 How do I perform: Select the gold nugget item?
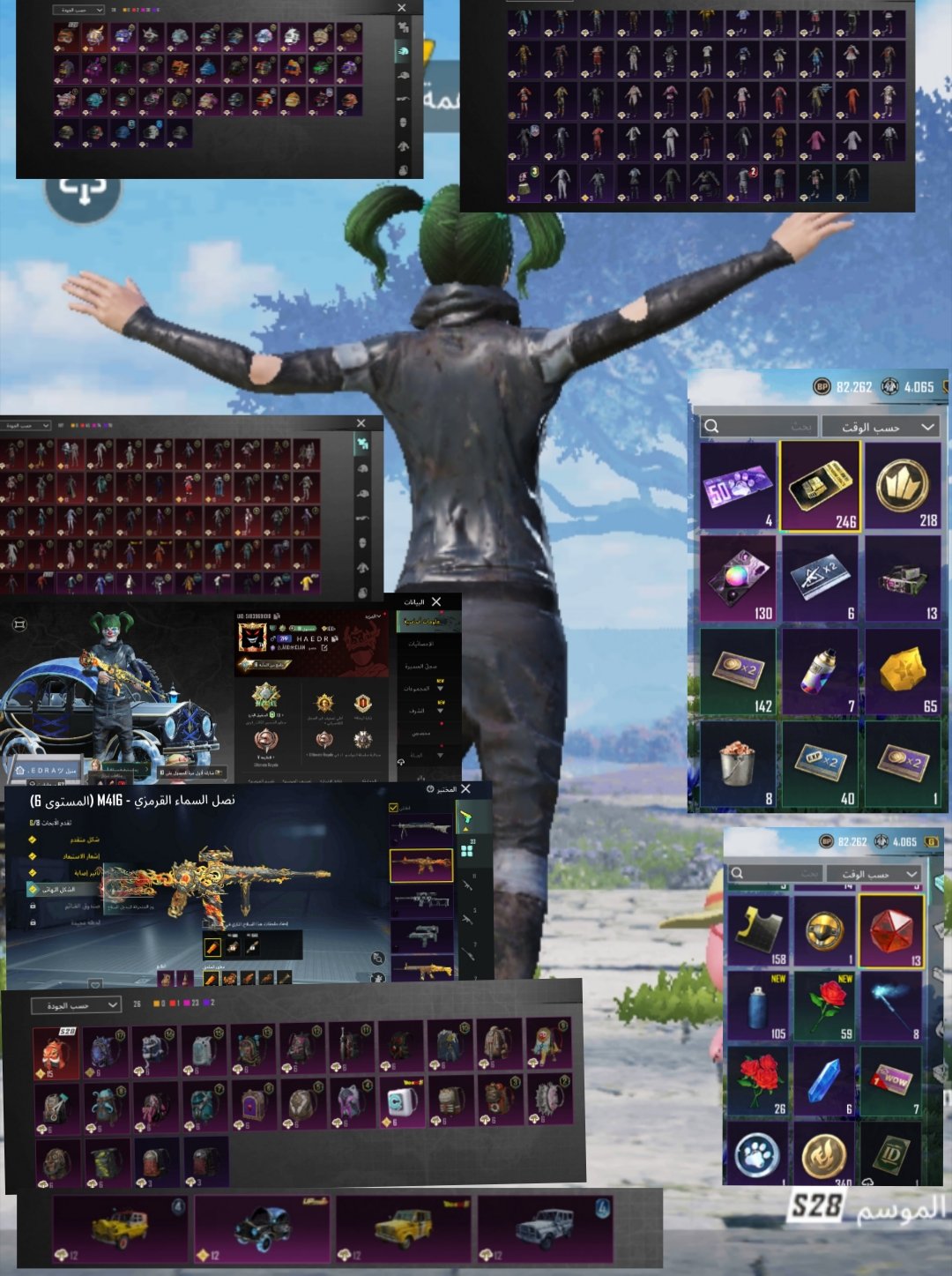[x=904, y=671]
